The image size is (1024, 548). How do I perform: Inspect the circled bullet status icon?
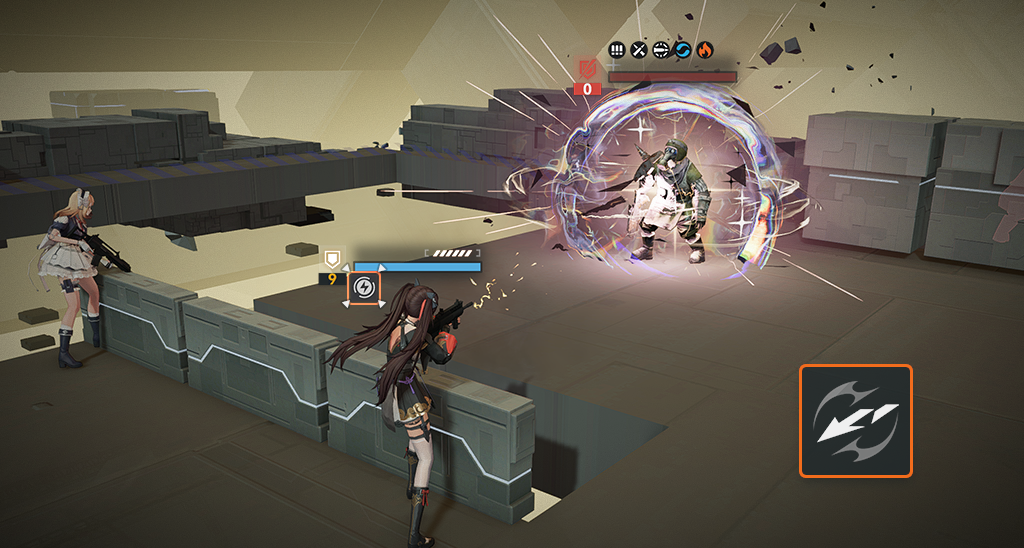[661, 49]
